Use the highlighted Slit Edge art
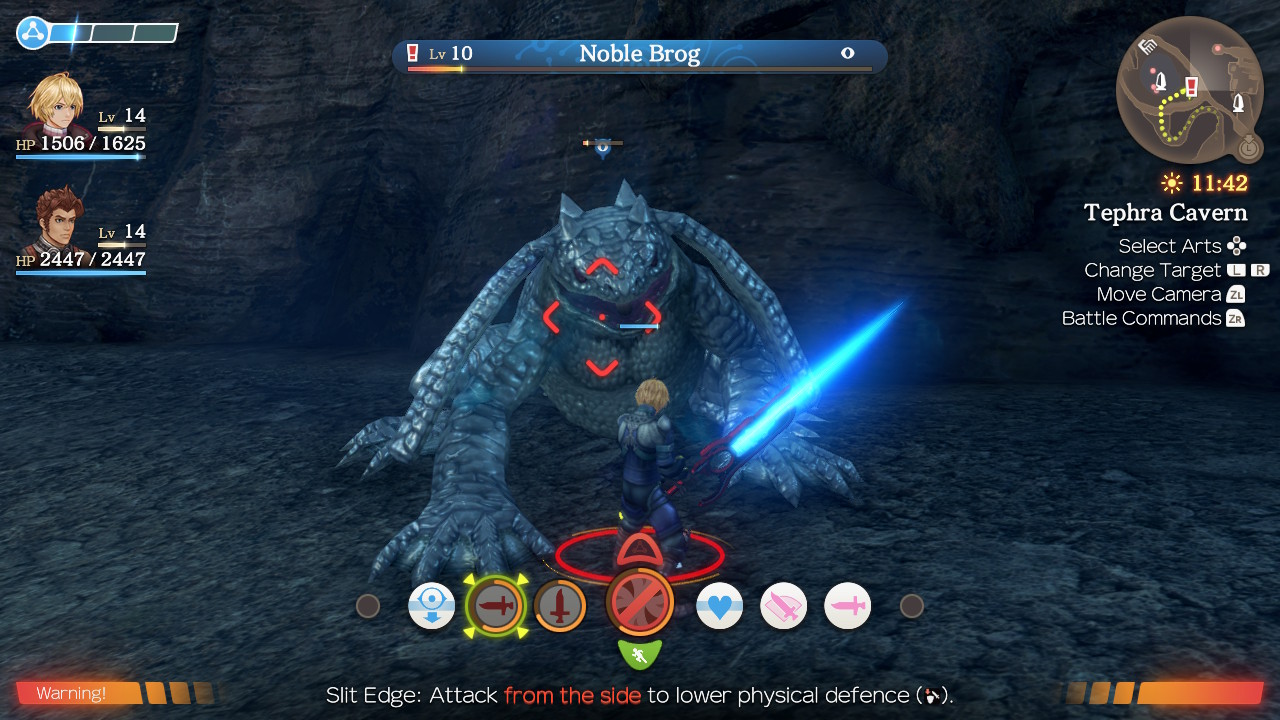 [495, 606]
